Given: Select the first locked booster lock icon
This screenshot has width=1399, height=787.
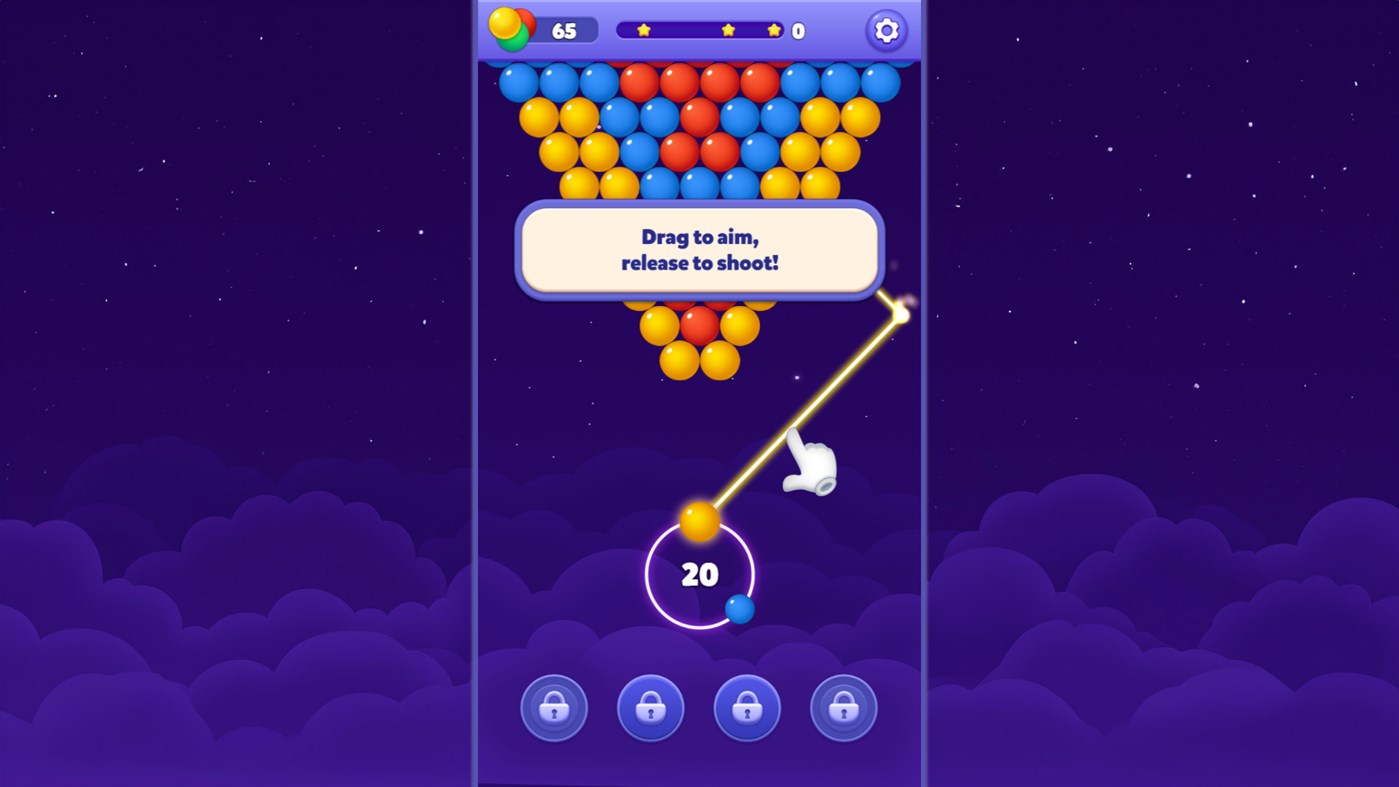Looking at the screenshot, I should 554,707.
